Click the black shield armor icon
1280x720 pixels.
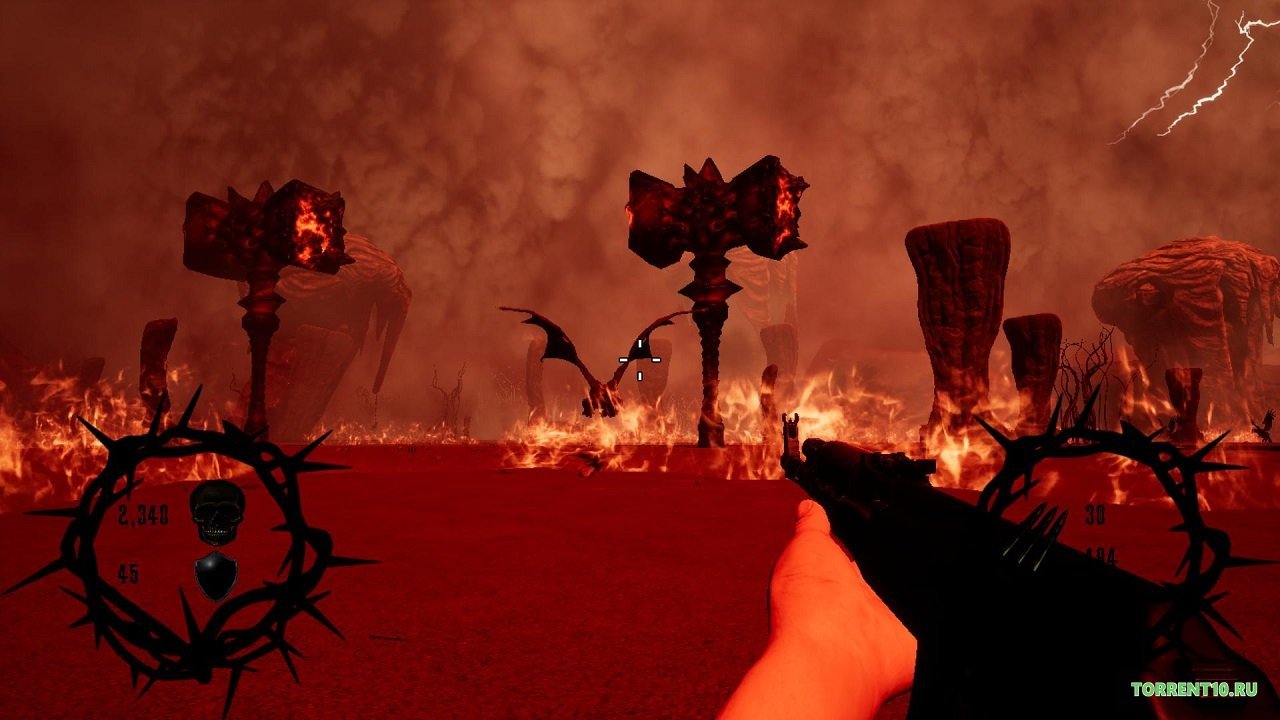[216, 575]
